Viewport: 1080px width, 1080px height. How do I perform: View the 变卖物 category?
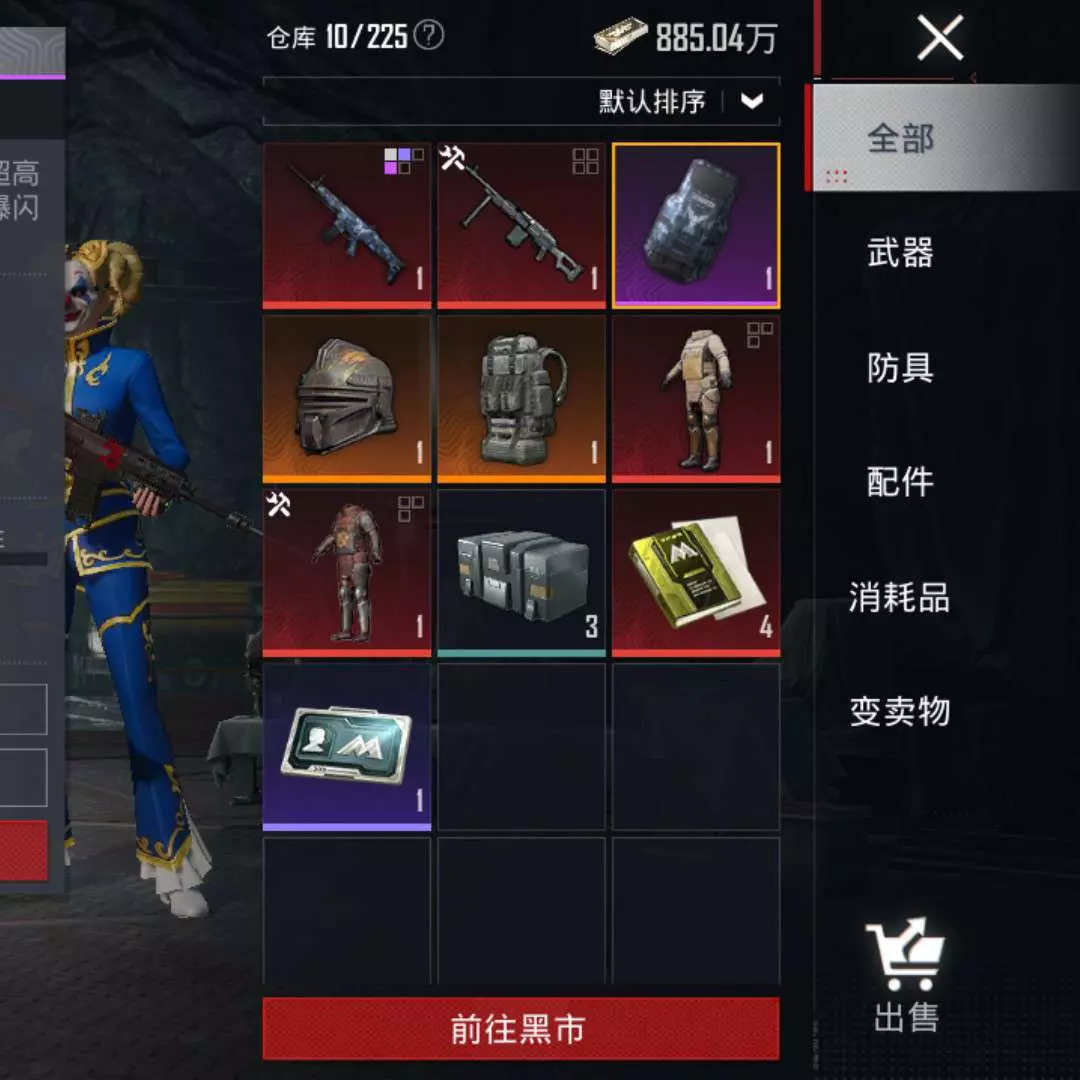[x=900, y=712]
